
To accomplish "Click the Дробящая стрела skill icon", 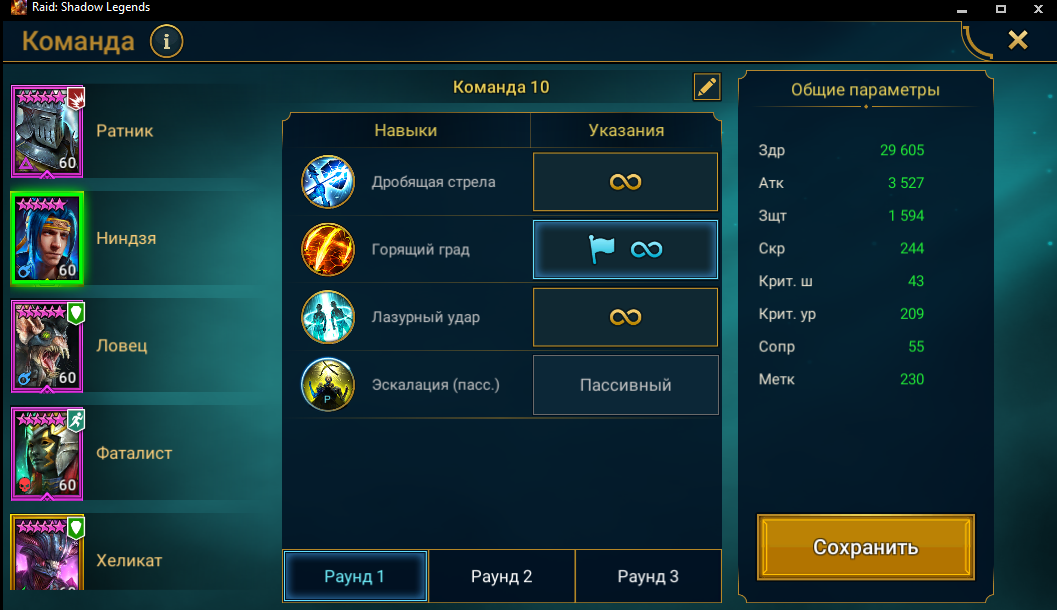I will click(328, 182).
